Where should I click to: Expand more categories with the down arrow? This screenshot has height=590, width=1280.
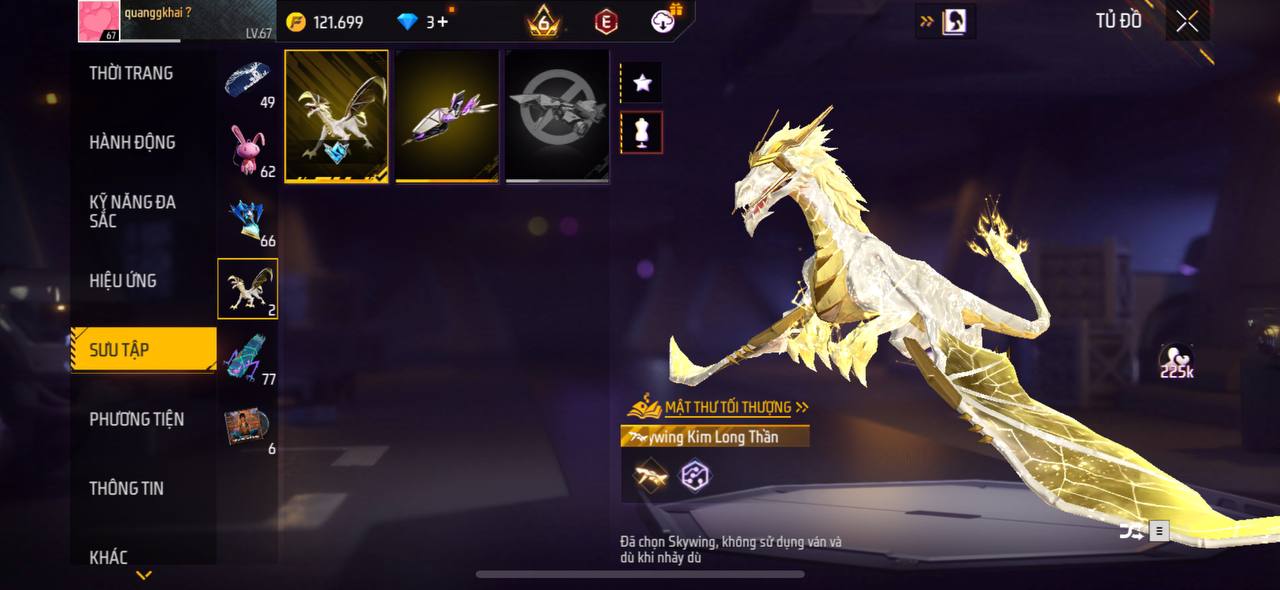pyautogui.click(x=144, y=575)
